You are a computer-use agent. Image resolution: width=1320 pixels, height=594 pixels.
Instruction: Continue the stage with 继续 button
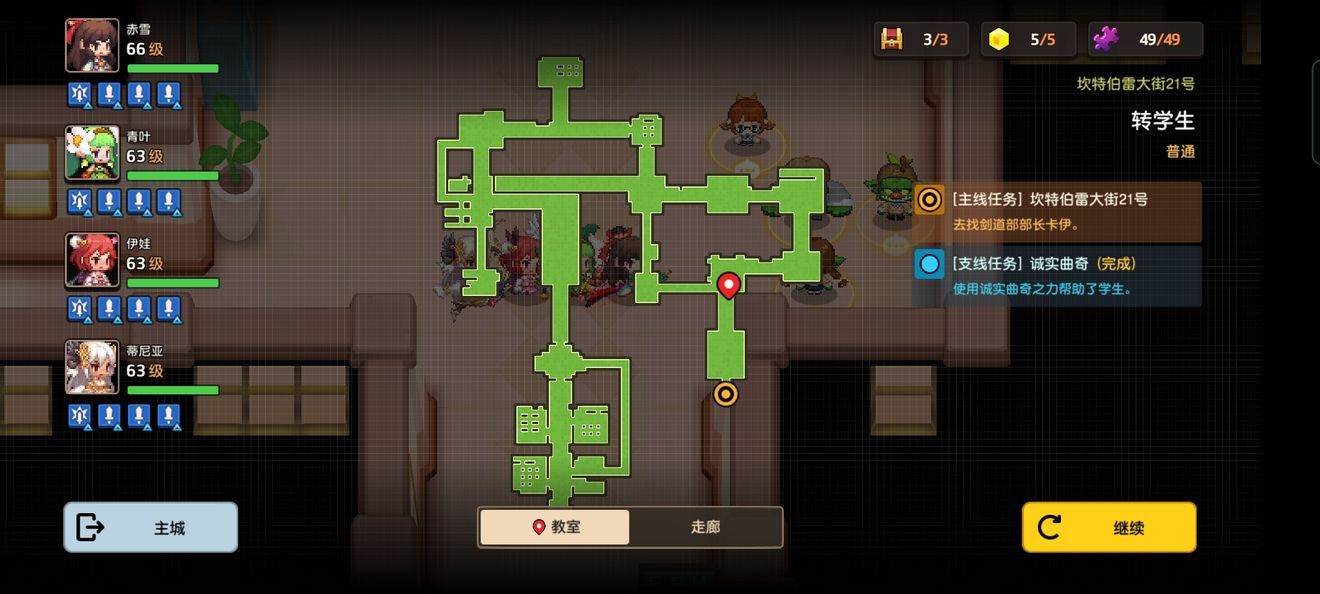click(x=1108, y=527)
